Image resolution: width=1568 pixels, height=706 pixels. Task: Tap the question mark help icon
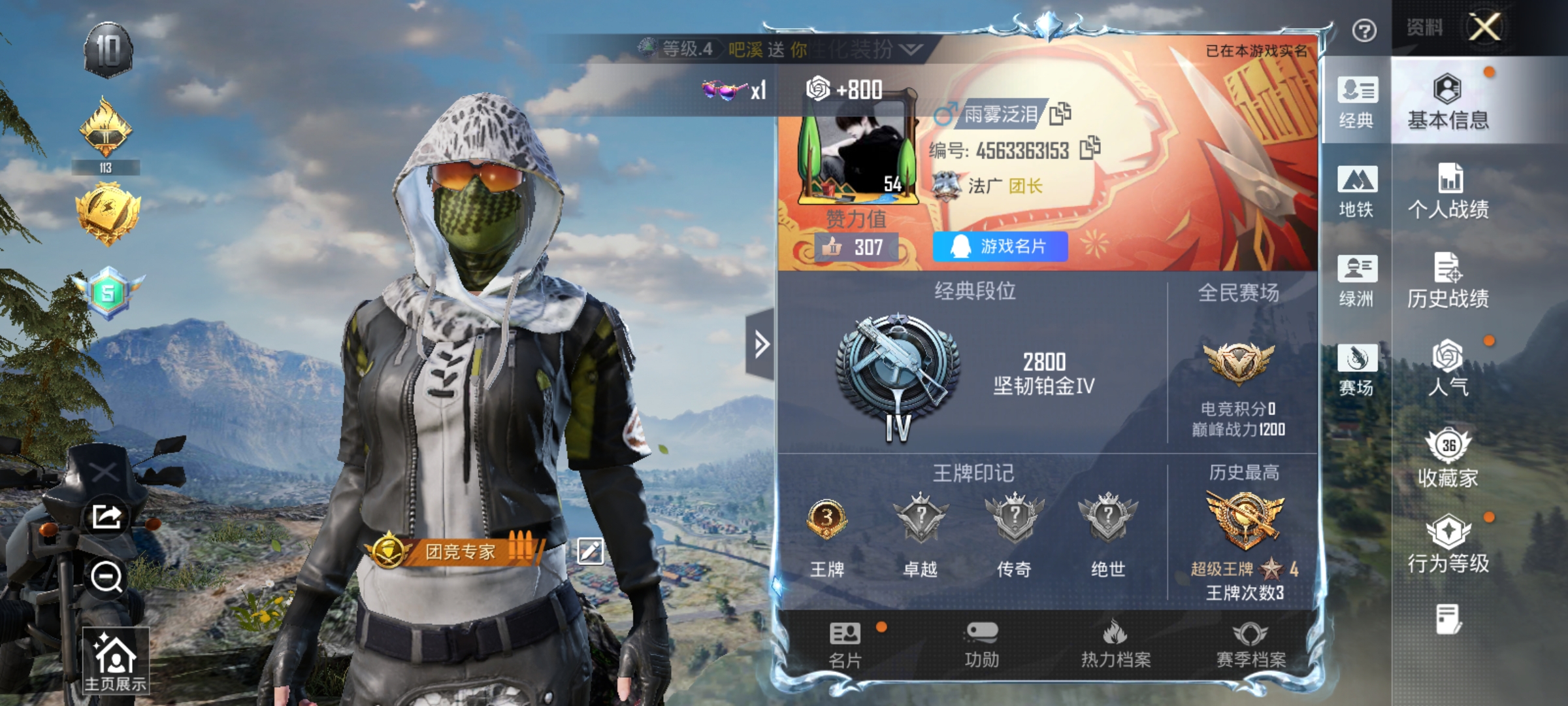click(x=1364, y=31)
